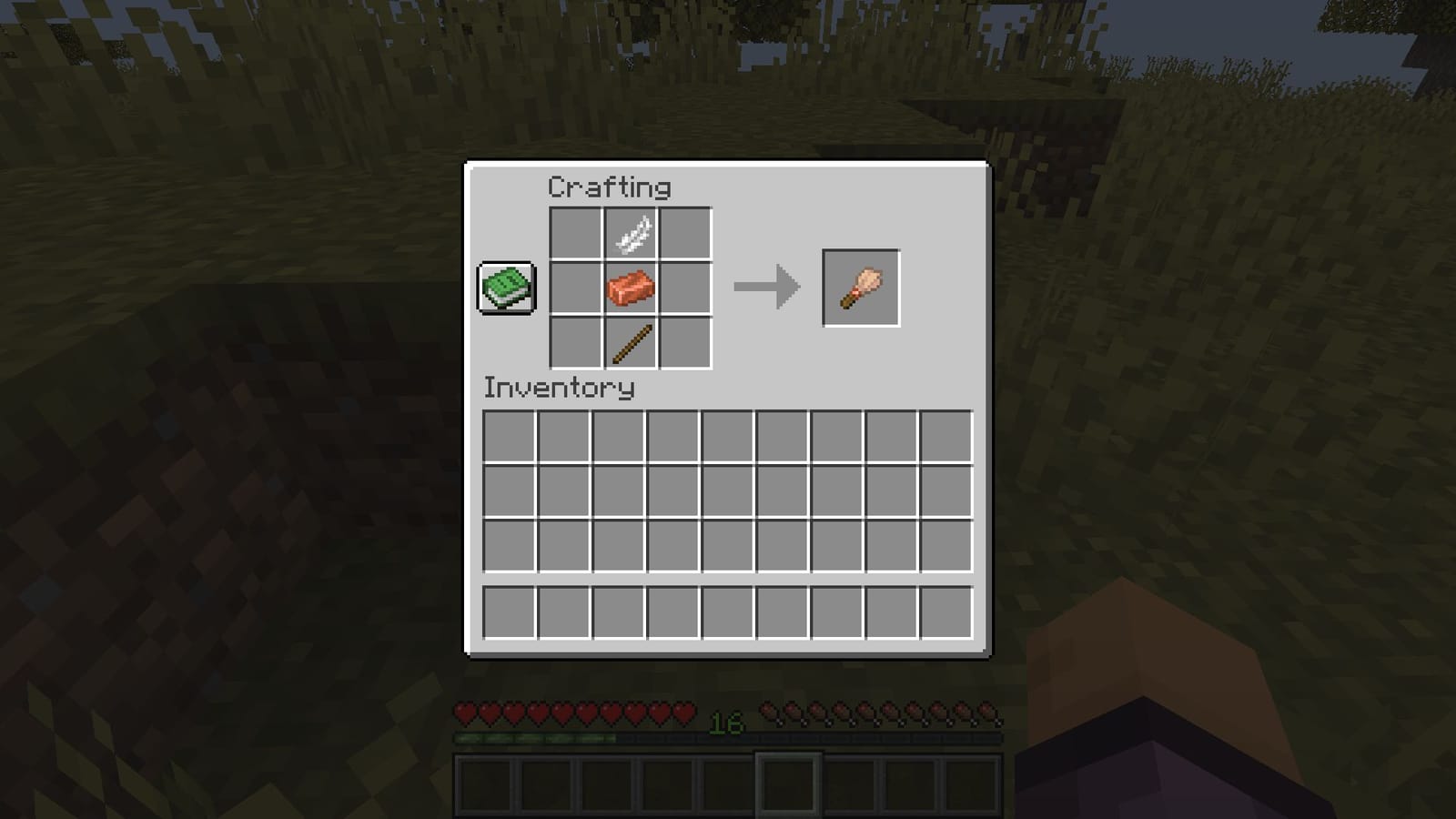Open the recipe book
This screenshot has height=819, width=1456.
[506, 289]
